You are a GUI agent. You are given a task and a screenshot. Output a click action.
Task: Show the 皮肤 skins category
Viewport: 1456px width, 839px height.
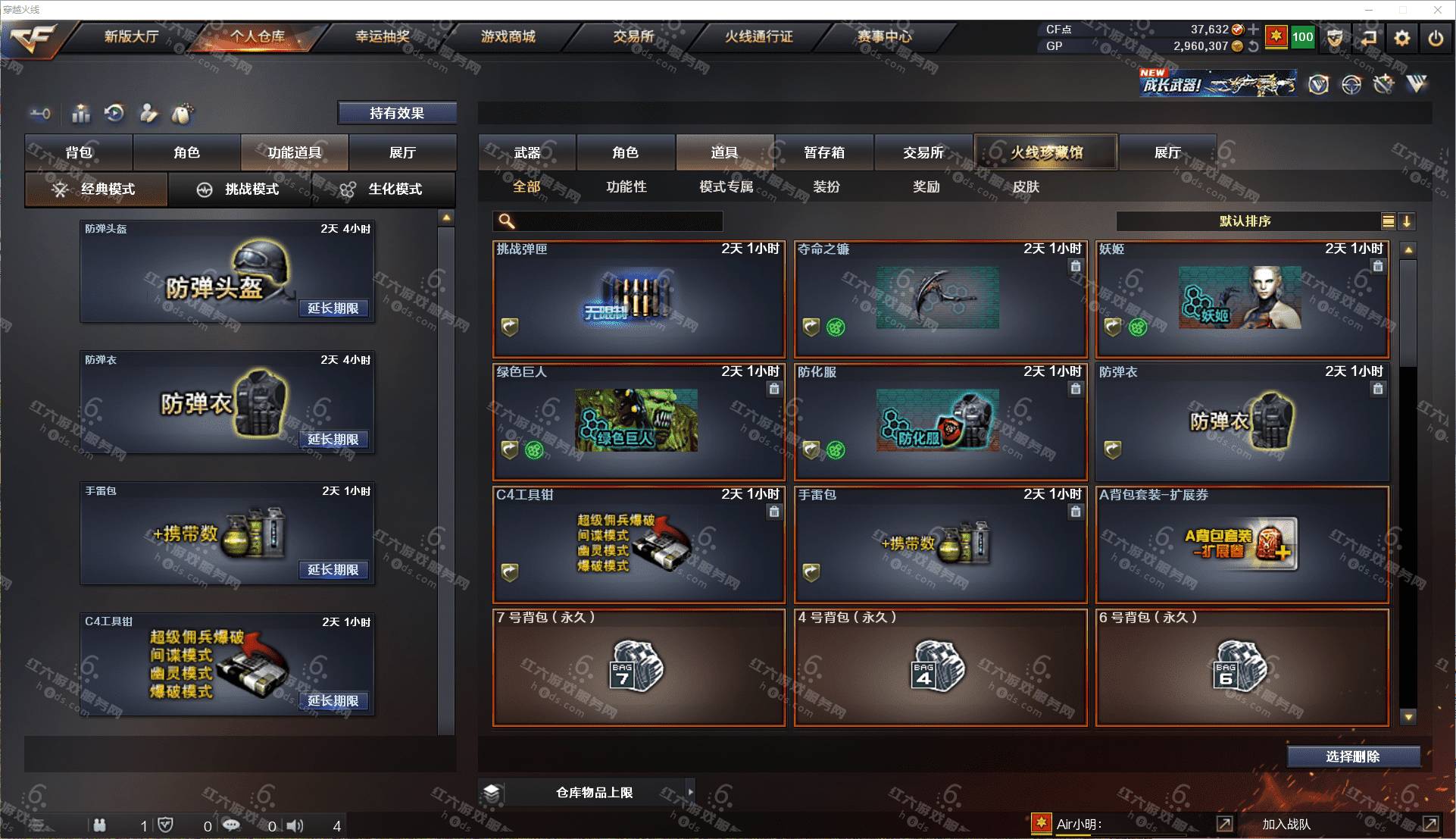[x=1026, y=186]
